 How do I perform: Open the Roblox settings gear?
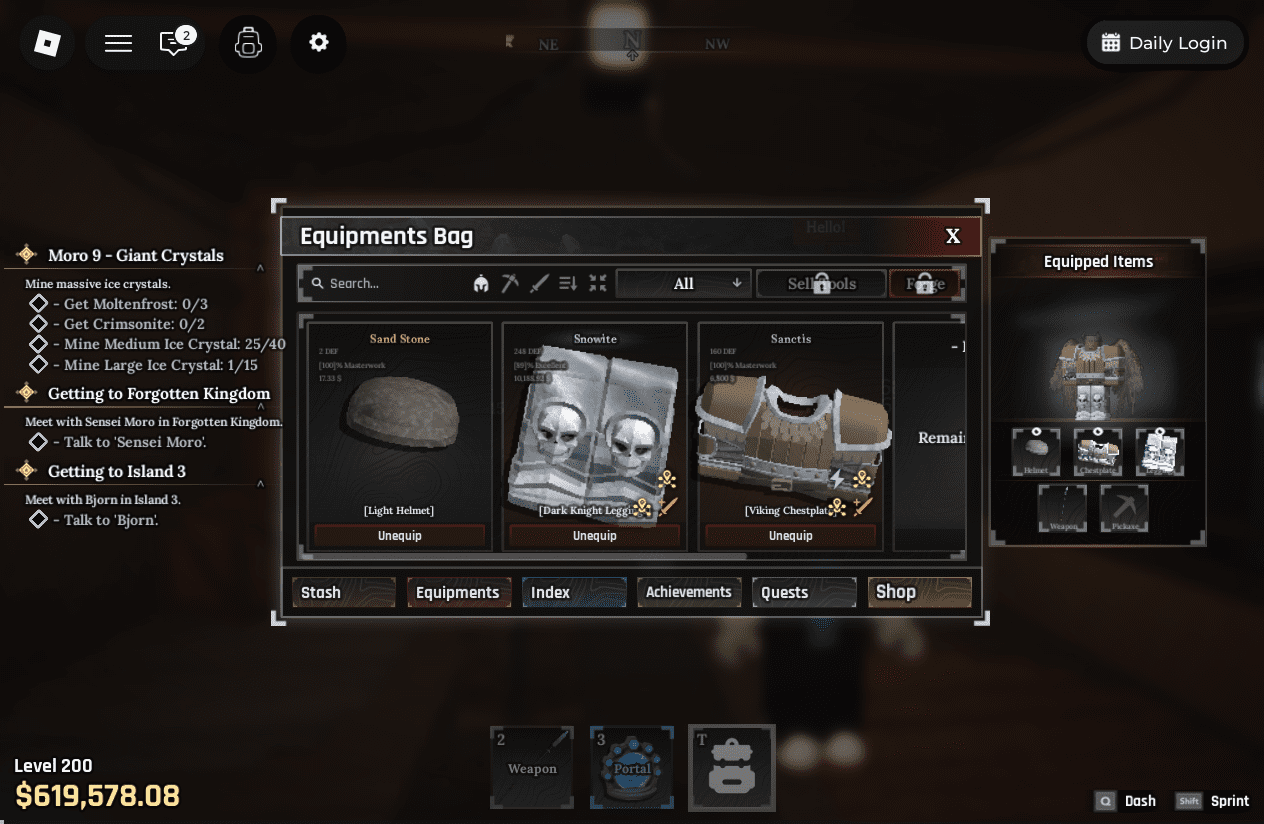point(319,43)
